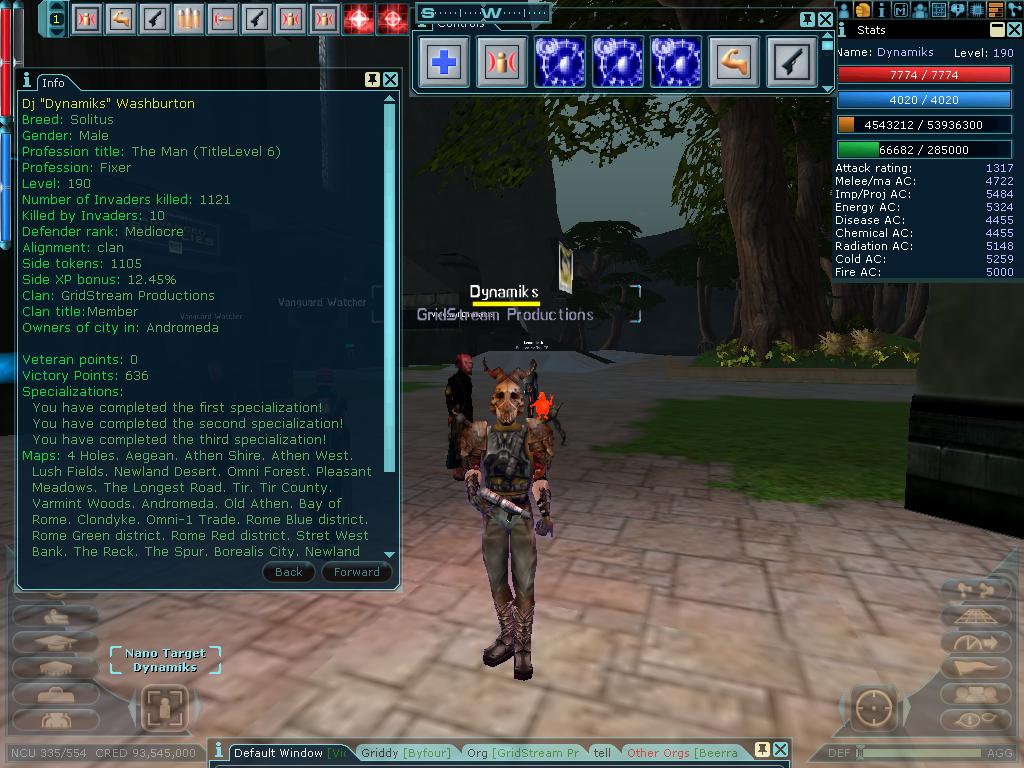This screenshot has width=1024, height=768.
Task: Click the crosshair target button
Action: pos(875,709)
